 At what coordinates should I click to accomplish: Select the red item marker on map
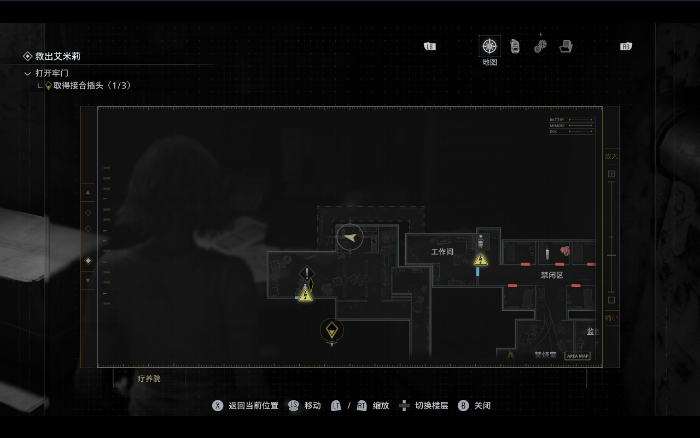564,251
